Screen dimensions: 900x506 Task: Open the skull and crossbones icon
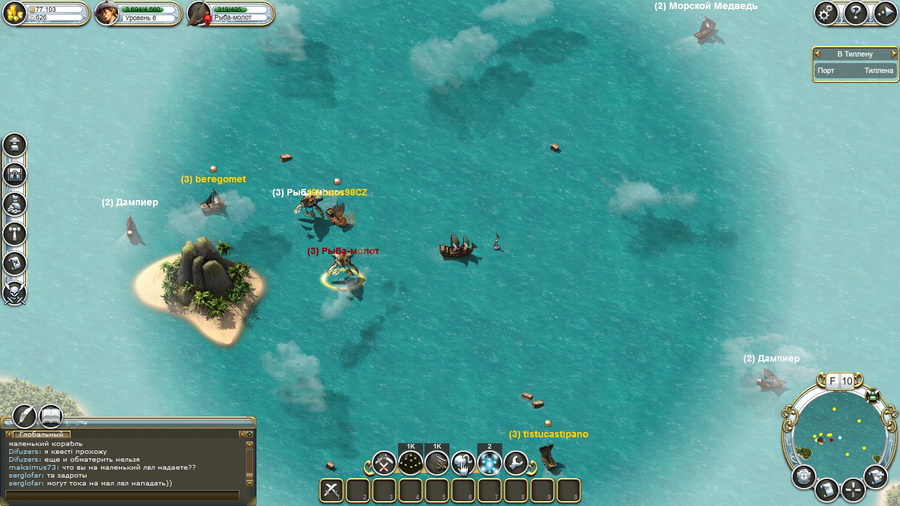point(15,293)
